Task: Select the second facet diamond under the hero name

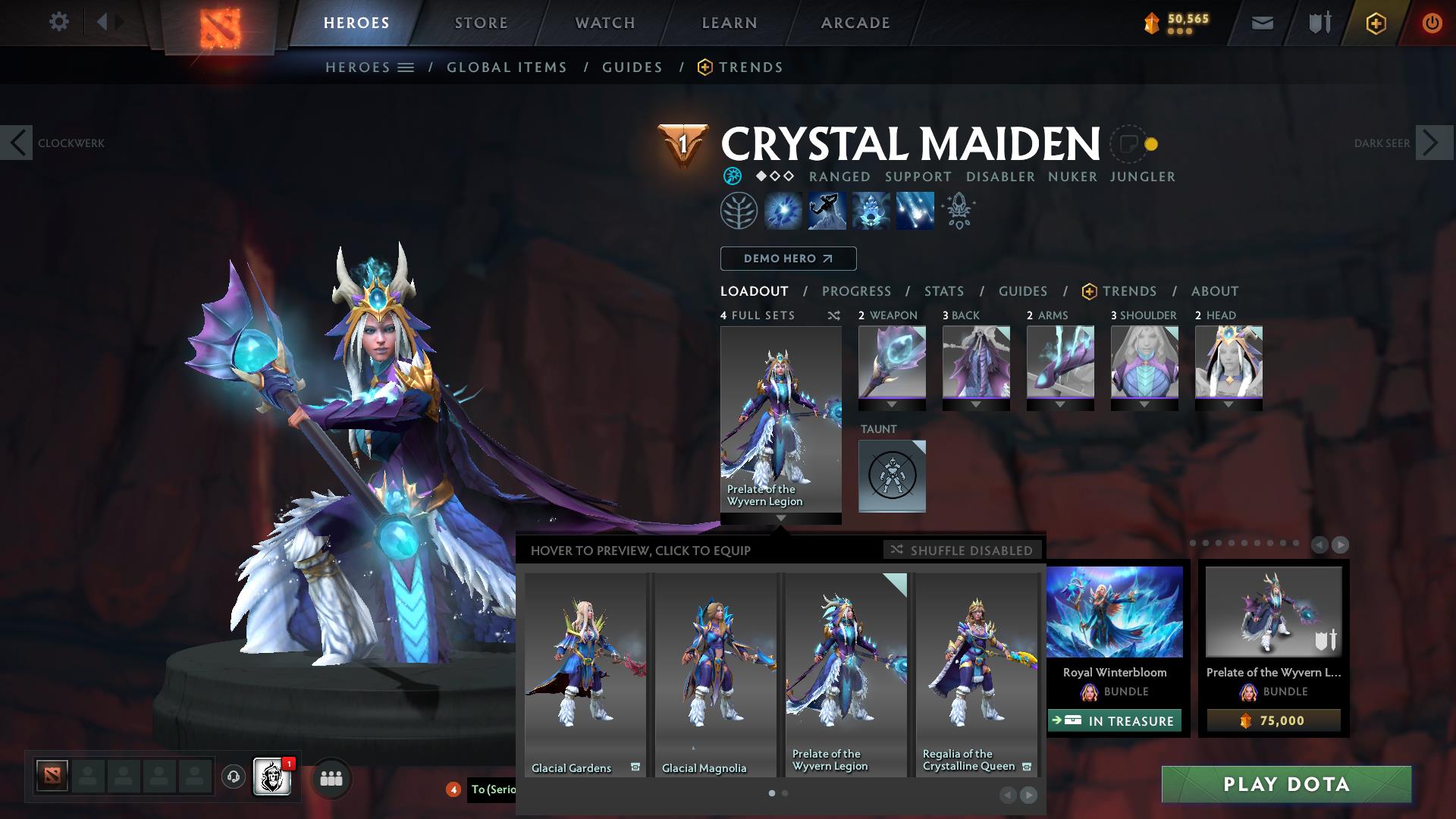Action: tap(773, 177)
